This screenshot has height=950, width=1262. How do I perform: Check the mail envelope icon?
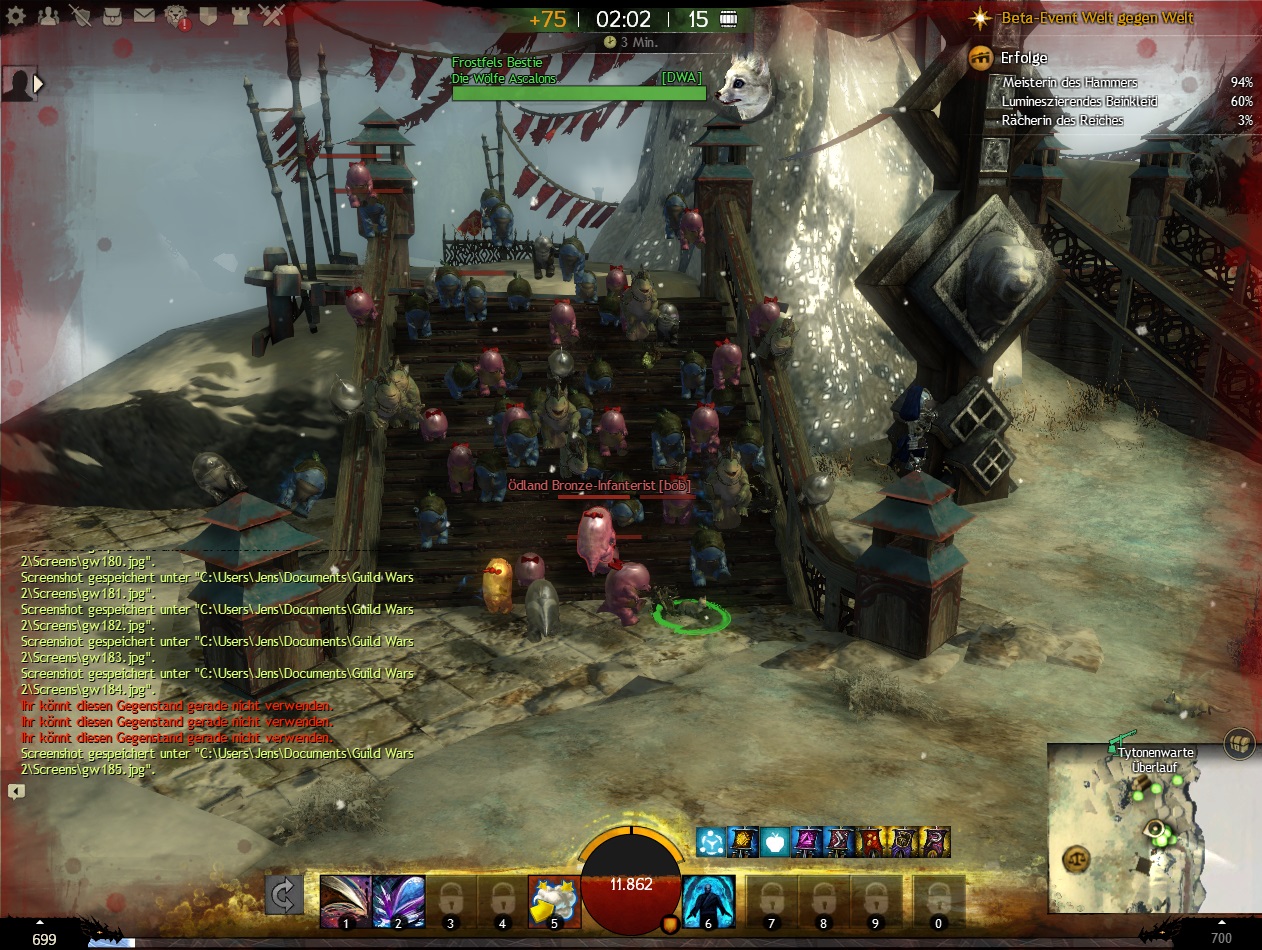tap(145, 16)
